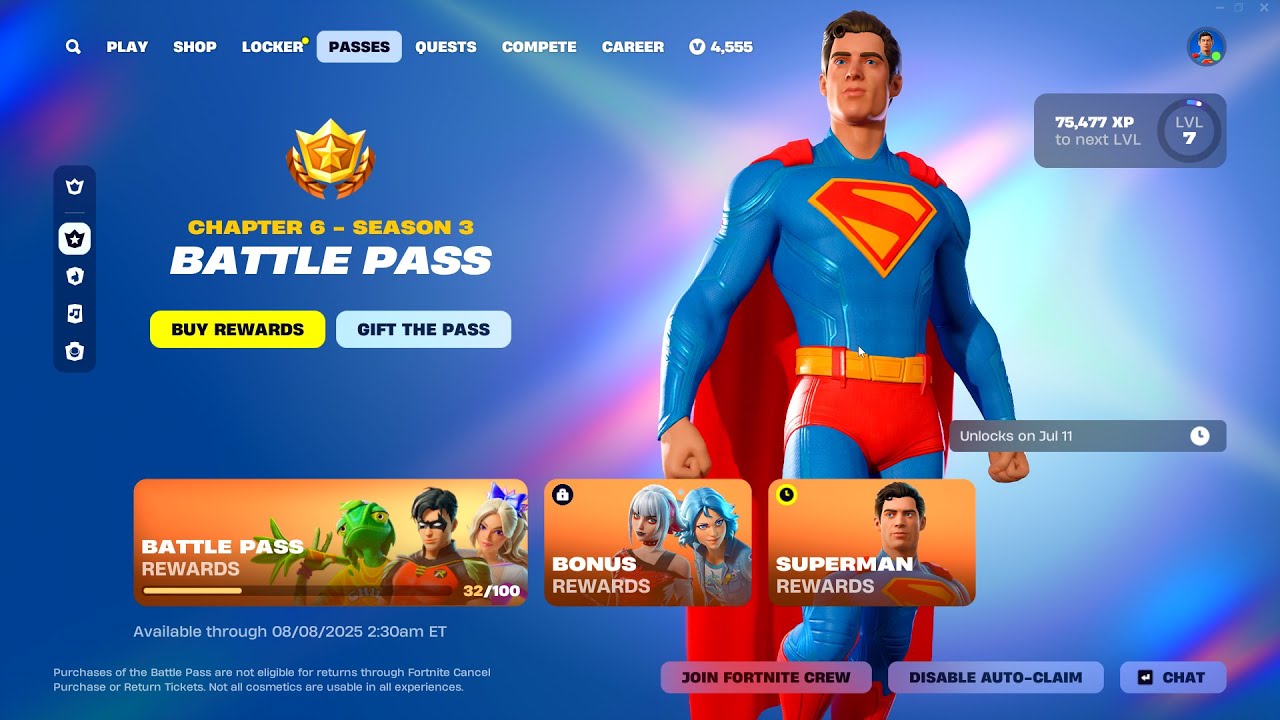The image size is (1280, 720).
Task: Open the shield pass icon below Battle Pass
Action: (75, 276)
